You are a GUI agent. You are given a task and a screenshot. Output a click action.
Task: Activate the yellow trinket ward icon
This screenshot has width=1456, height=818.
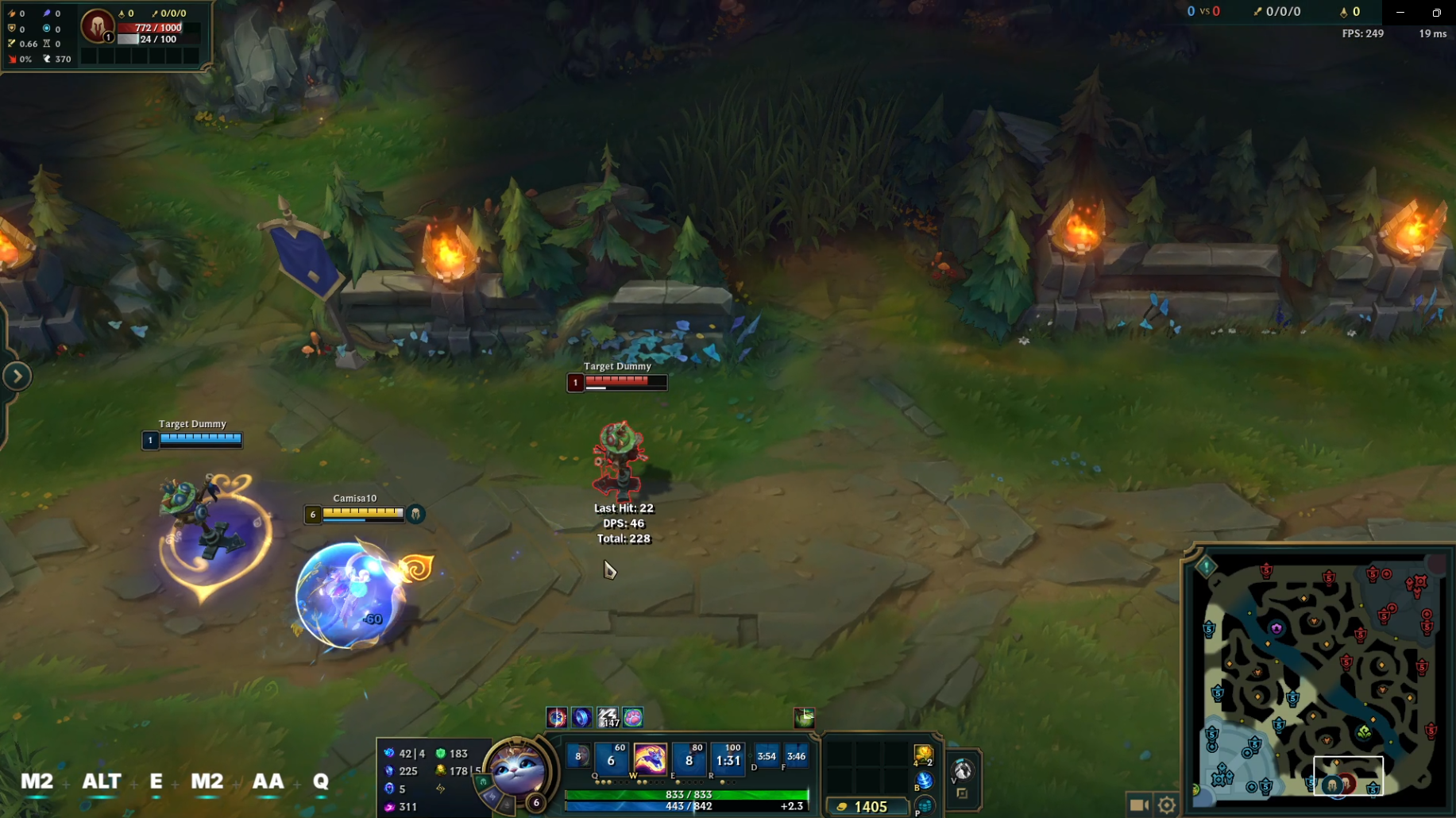(924, 754)
